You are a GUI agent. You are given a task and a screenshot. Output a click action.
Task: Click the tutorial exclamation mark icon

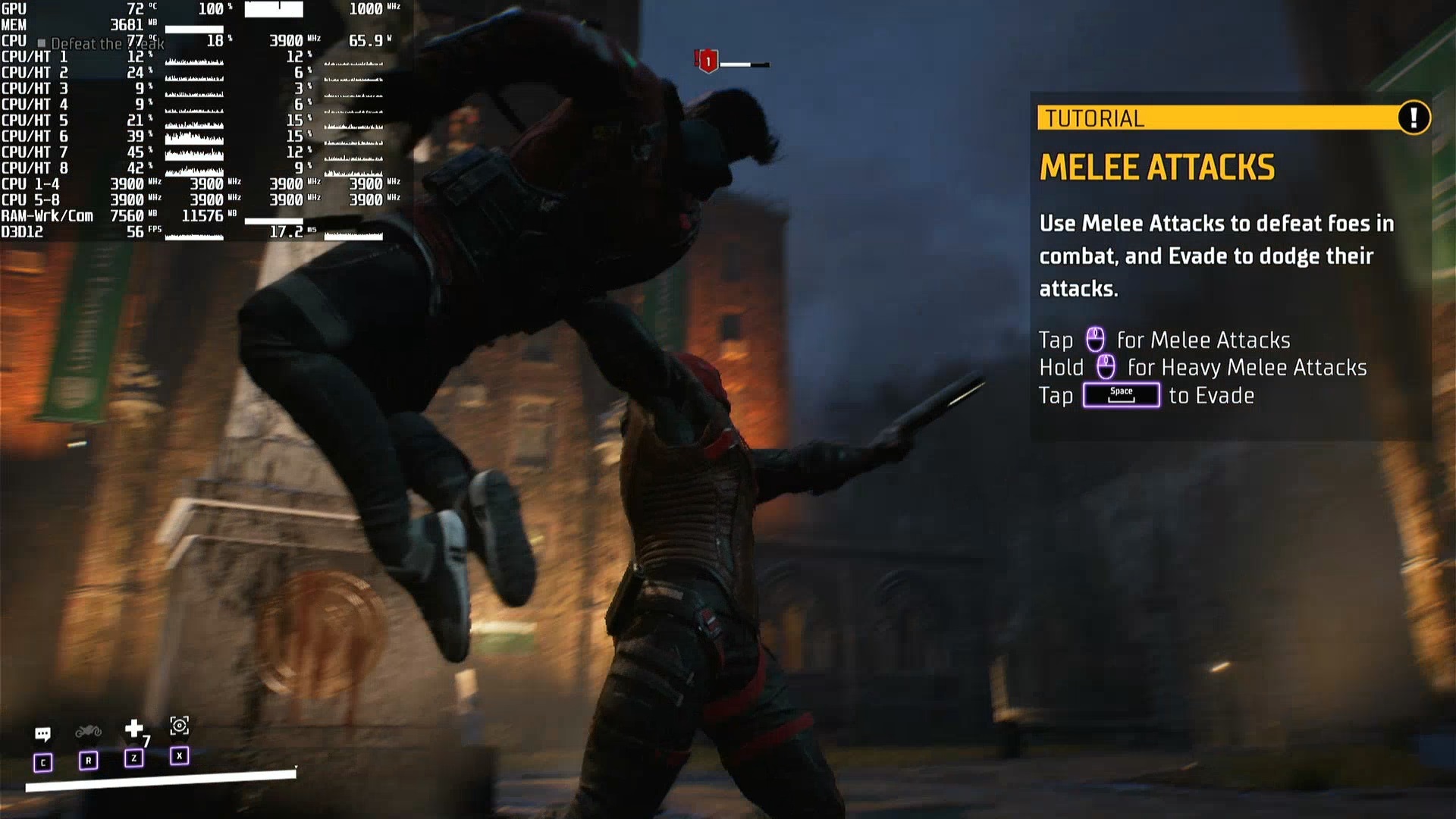[1413, 118]
